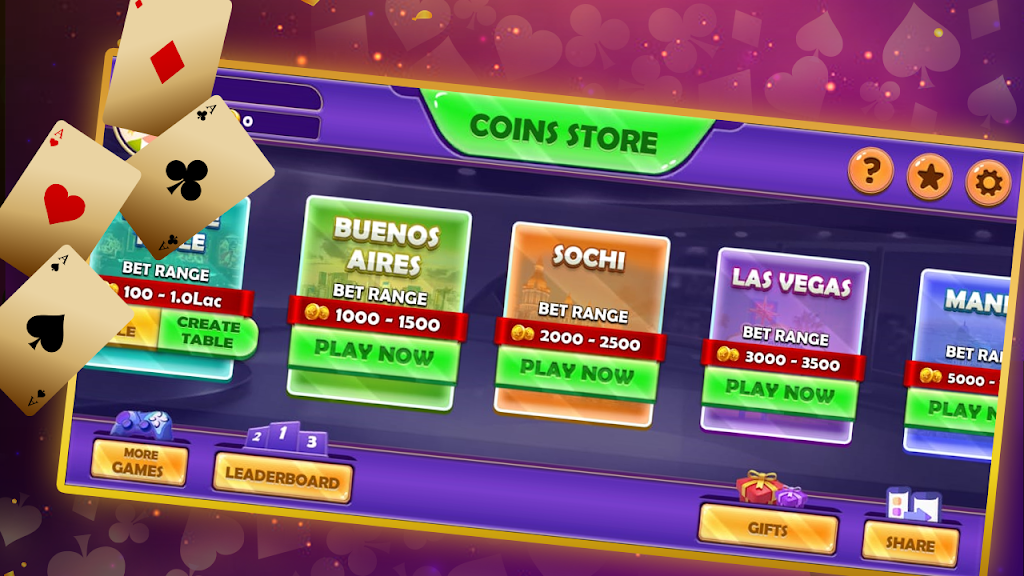Play now at Buenos Aires table

pyautogui.click(x=374, y=351)
